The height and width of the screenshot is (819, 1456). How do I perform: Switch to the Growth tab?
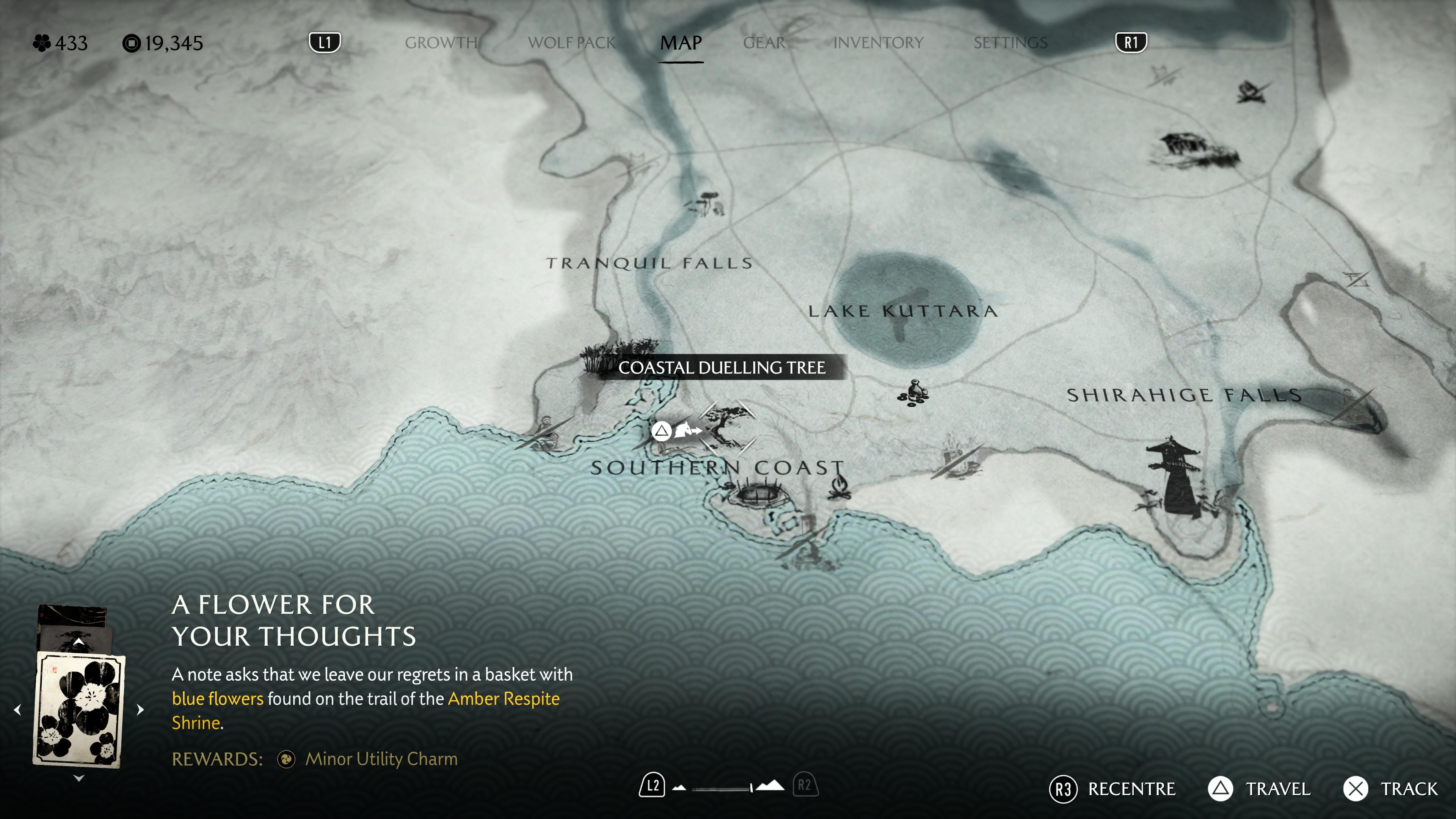441,43
